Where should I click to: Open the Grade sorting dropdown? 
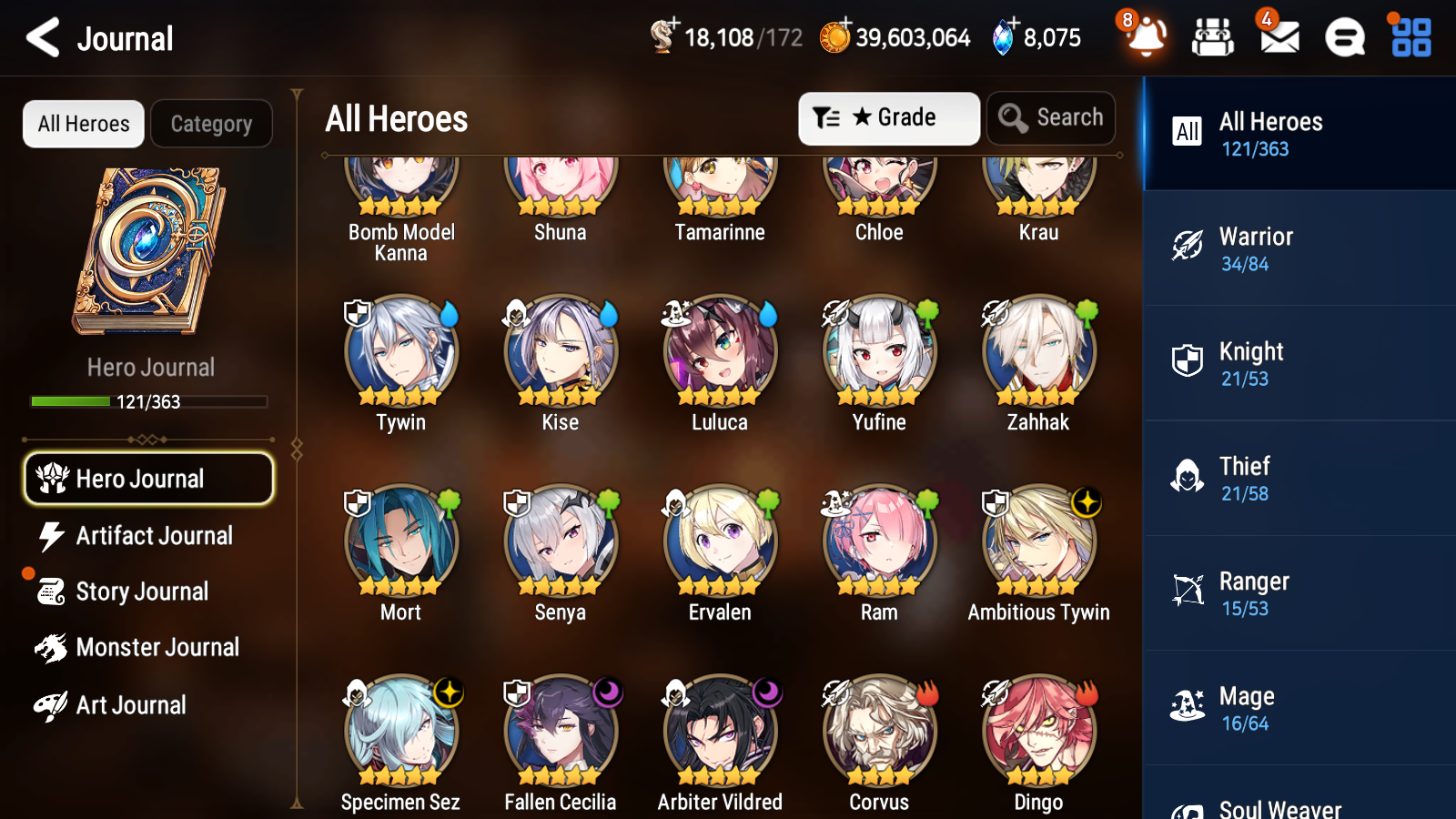point(888,117)
